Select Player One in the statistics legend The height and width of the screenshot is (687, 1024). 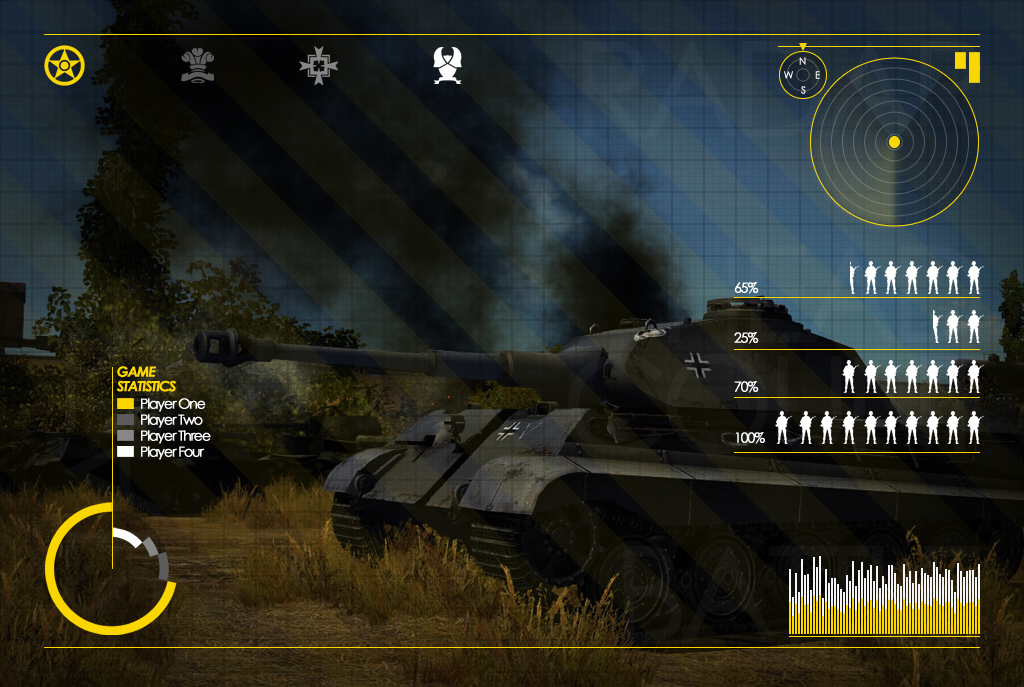coord(161,404)
